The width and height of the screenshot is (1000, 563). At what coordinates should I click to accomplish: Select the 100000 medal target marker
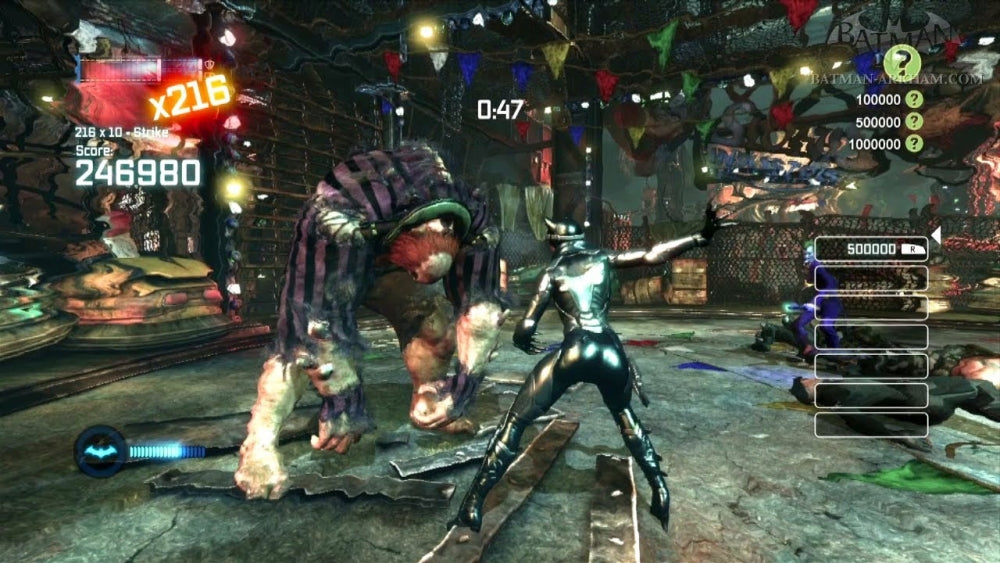(x=913, y=100)
